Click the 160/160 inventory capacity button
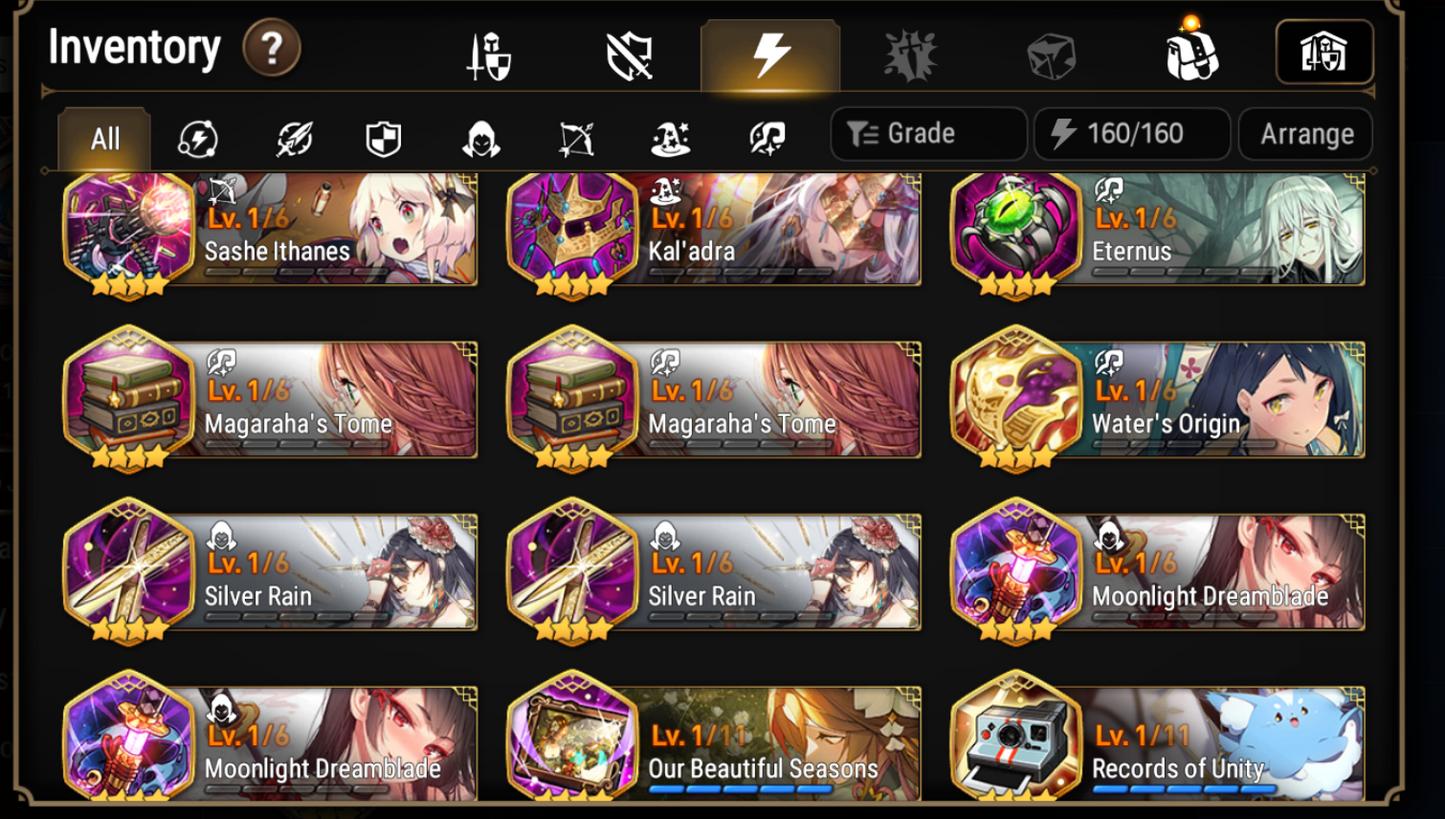This screenshot has height=819, width=1445. click(1132, 133)
